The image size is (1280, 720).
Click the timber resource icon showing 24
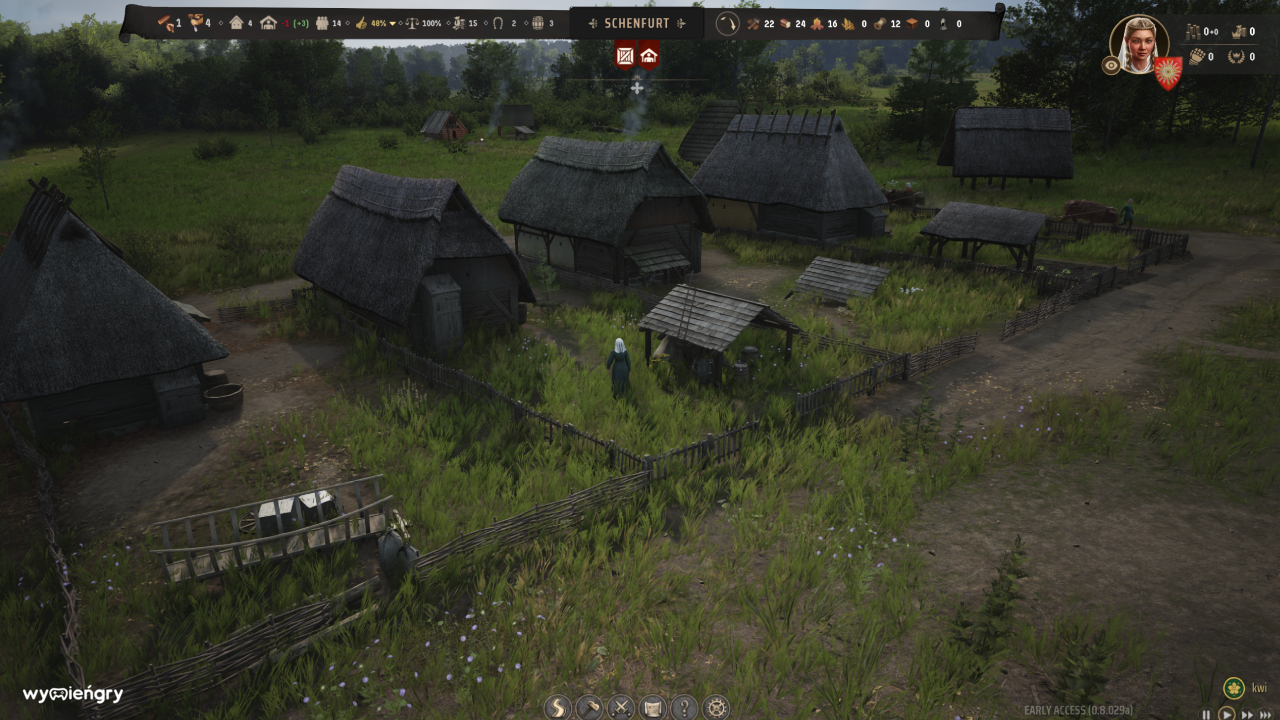(x=783, y=23)
